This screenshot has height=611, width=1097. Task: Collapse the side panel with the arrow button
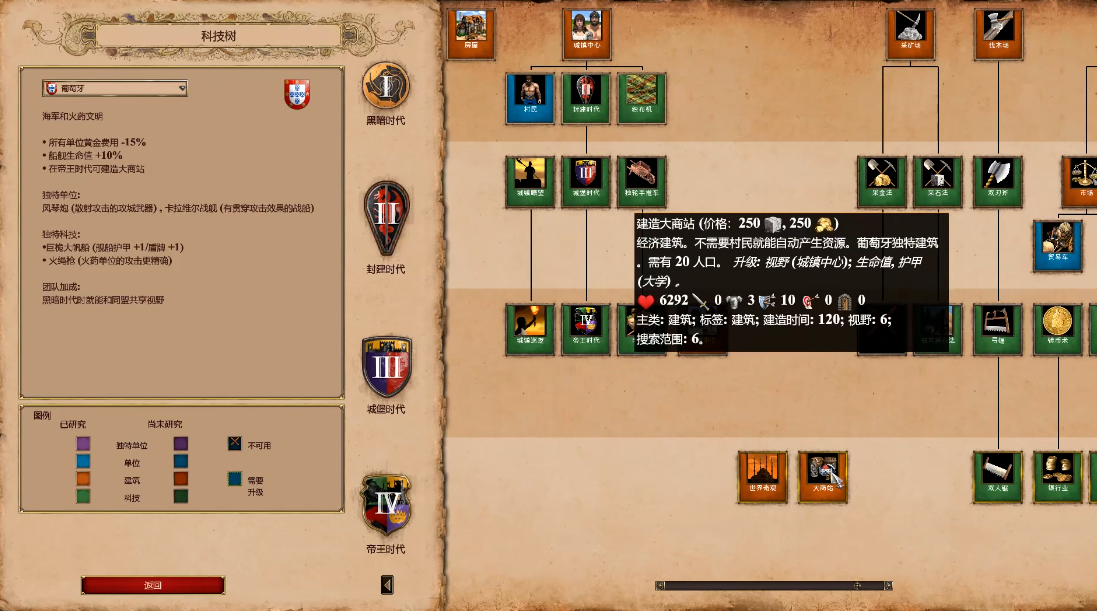pyautogui.click(x=388, y=584)
